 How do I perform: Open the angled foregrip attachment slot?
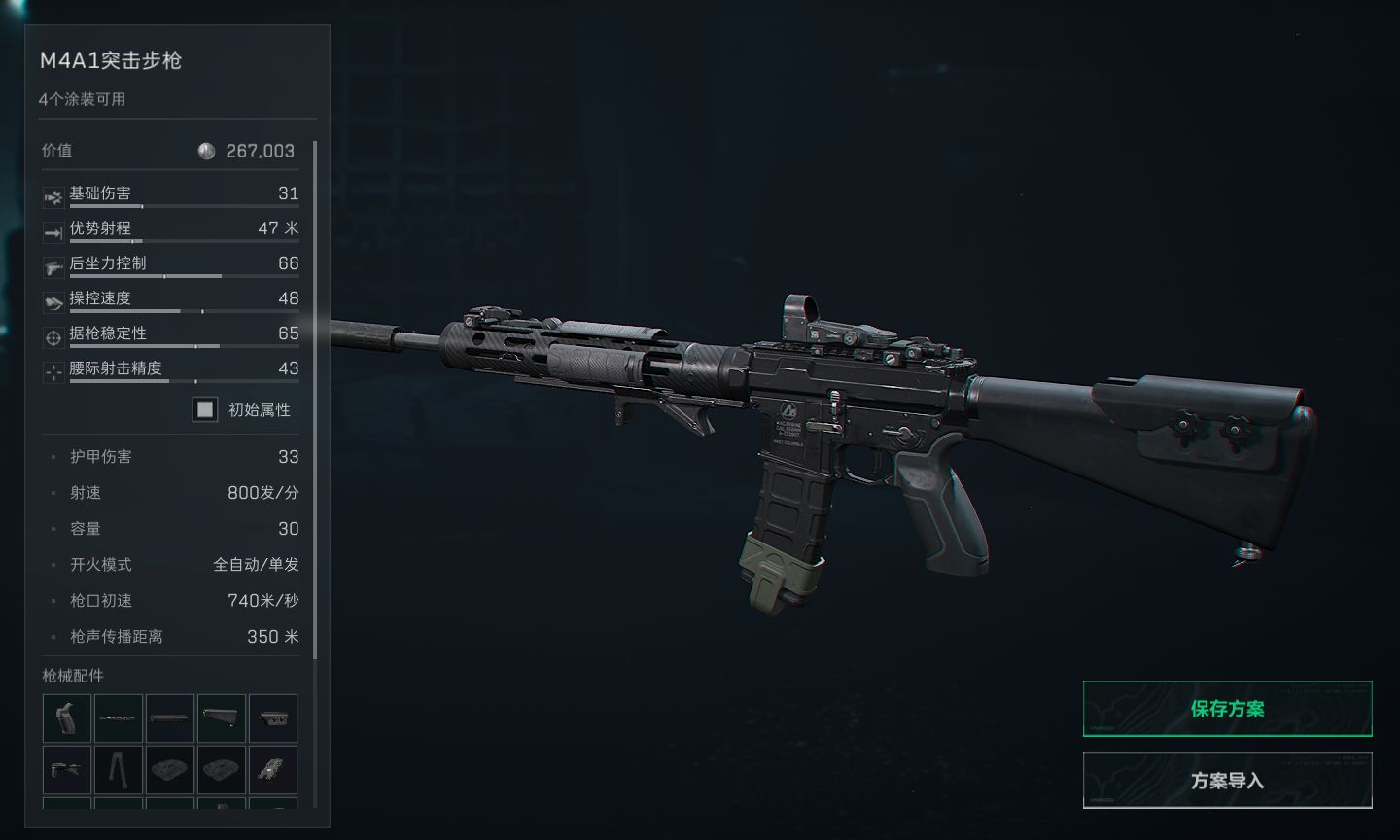tap(67, 770)
